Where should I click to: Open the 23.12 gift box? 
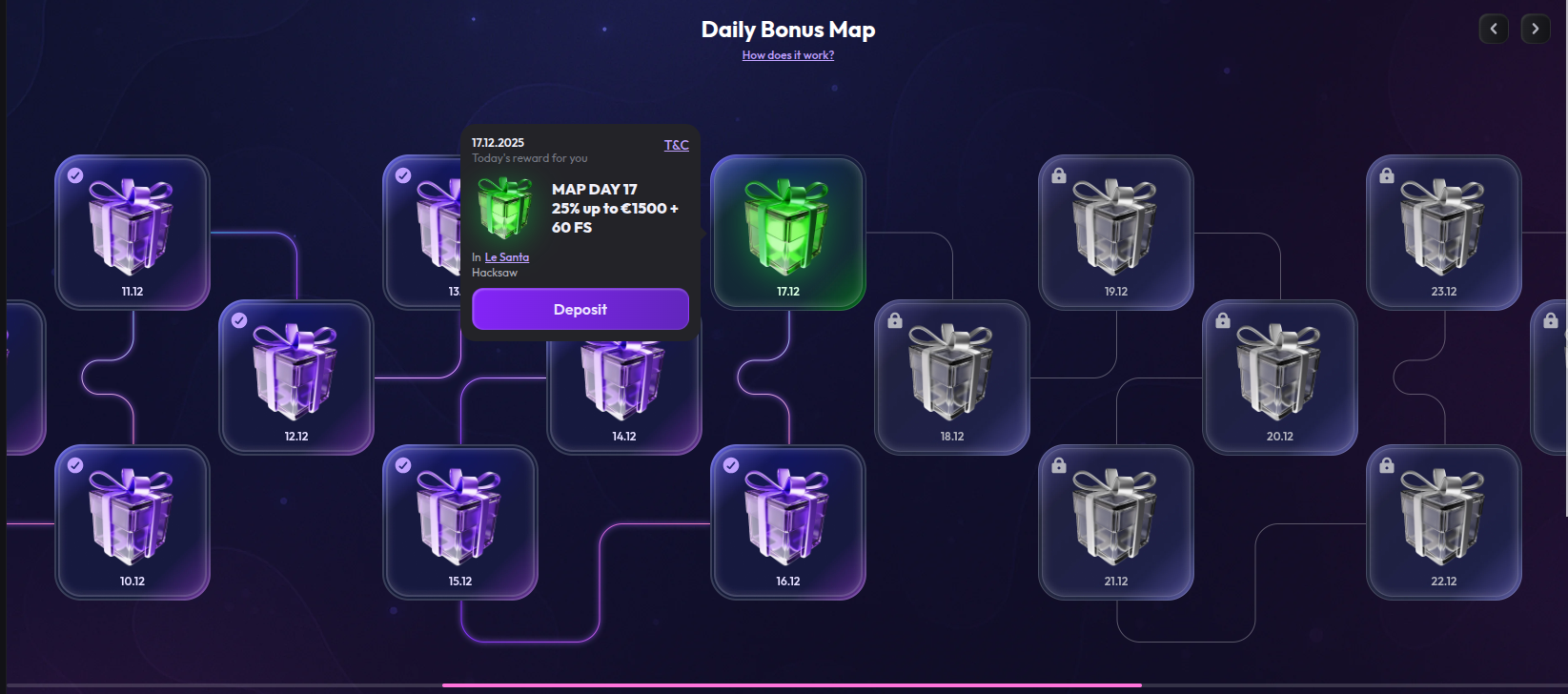coord(1444,233)
